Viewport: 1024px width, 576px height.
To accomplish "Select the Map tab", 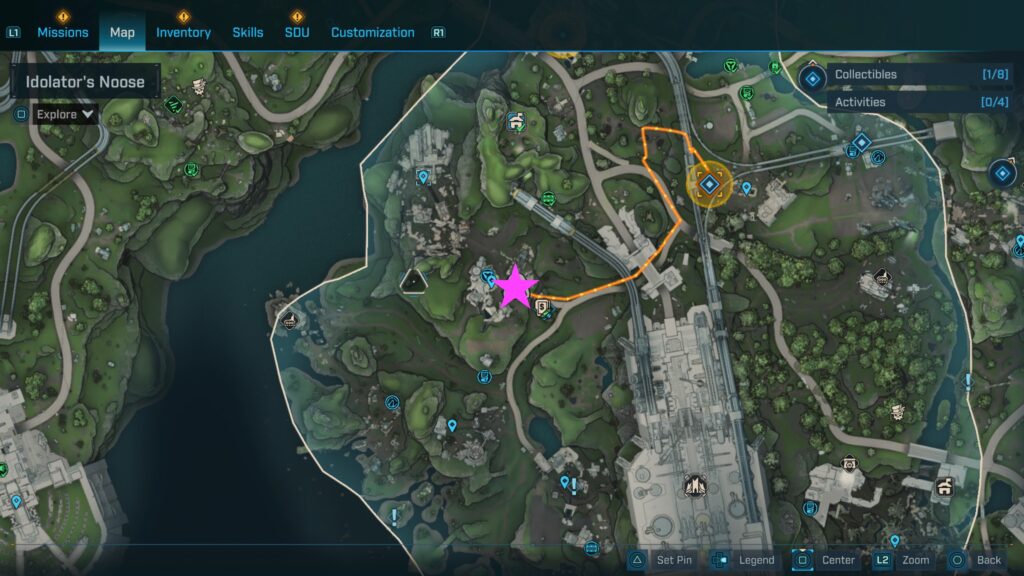I will tap(122, 32).
